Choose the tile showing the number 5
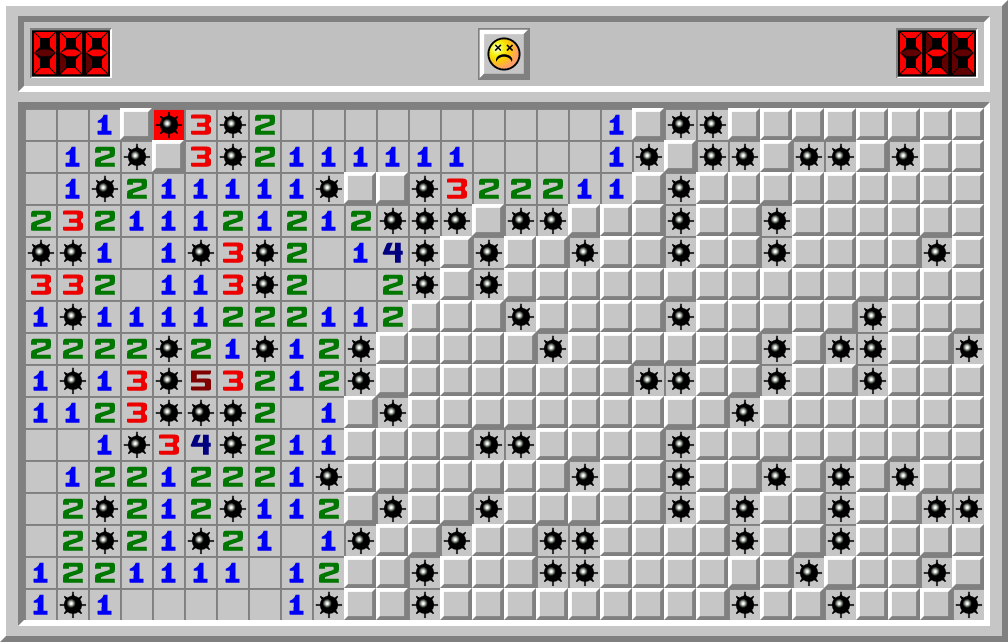The height and width of the screenshot is (642, 1008). [201, 380]
